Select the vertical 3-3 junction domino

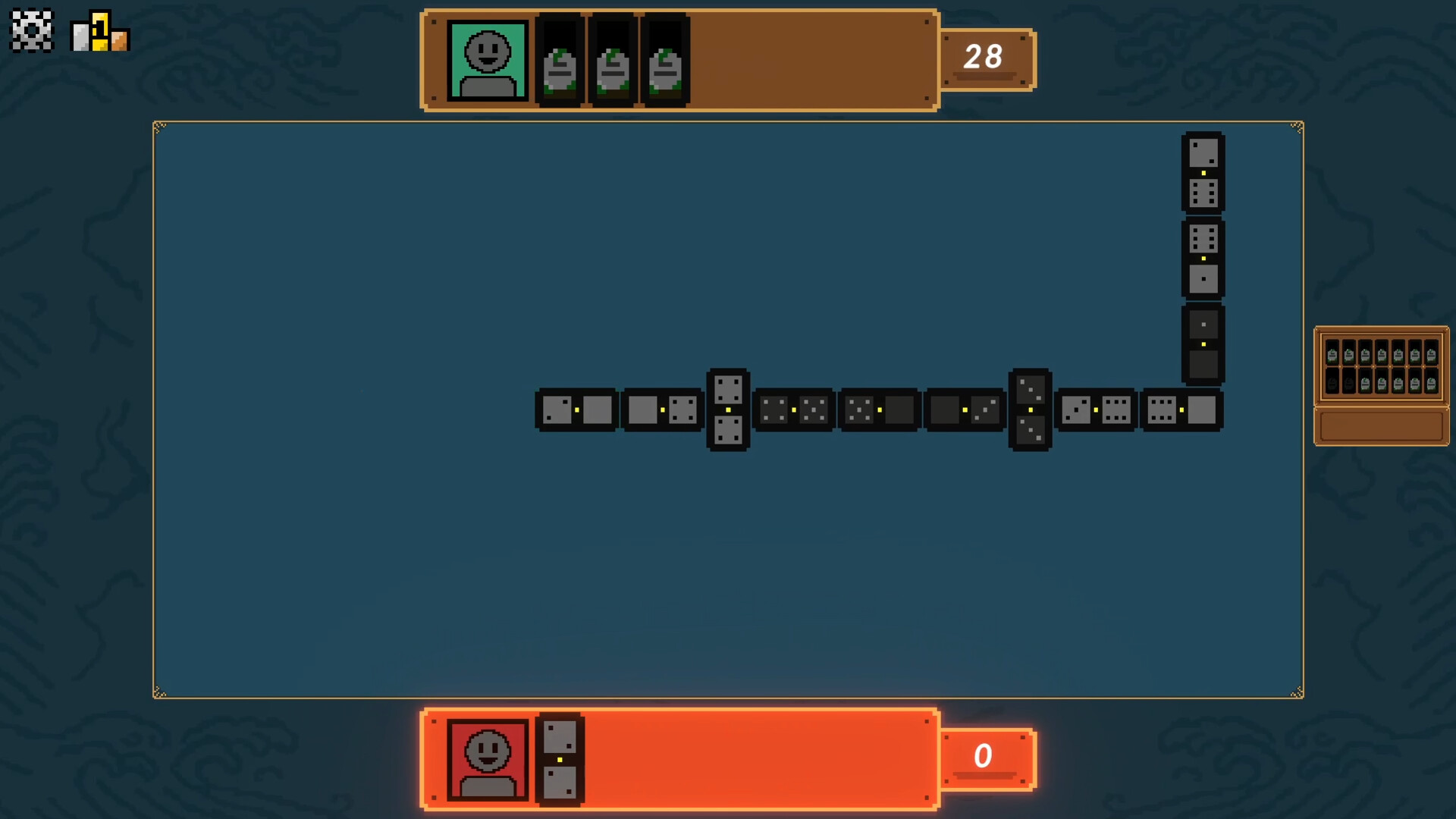click(x=1029, y=409)
